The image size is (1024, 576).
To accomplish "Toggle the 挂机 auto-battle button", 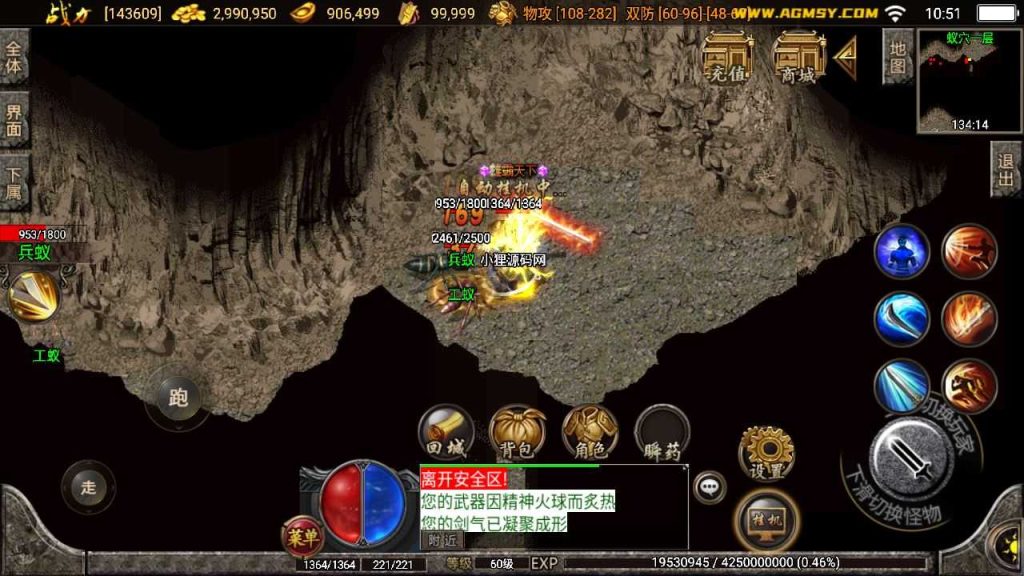I will point(766,521).
